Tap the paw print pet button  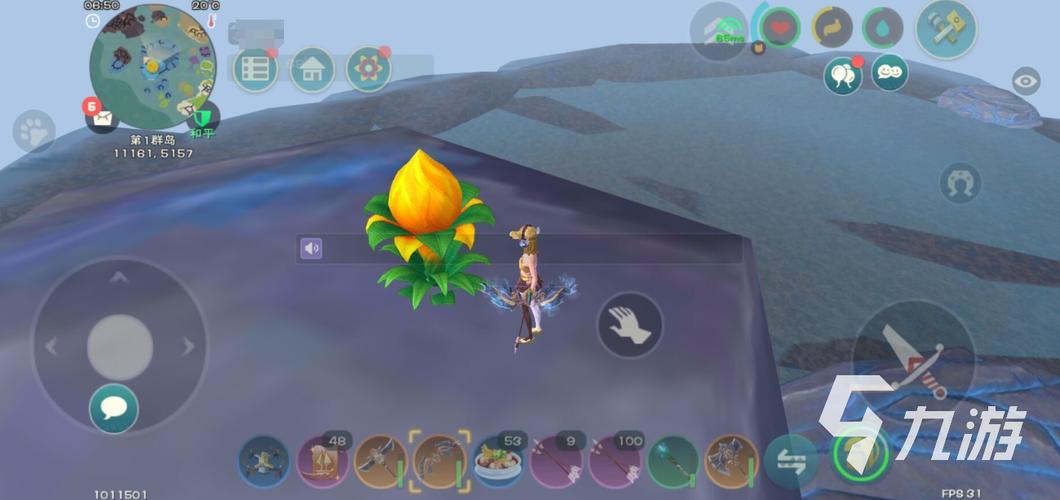pyautogui.click(x=34, y=131)
